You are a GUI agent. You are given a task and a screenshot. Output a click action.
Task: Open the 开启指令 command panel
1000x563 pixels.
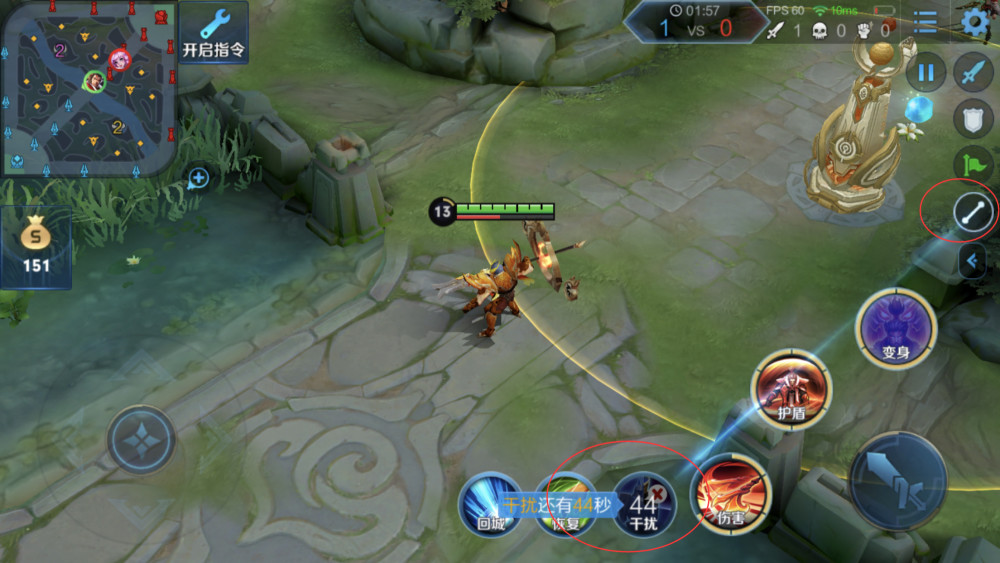pyautogui.click(x=213, y=32)
